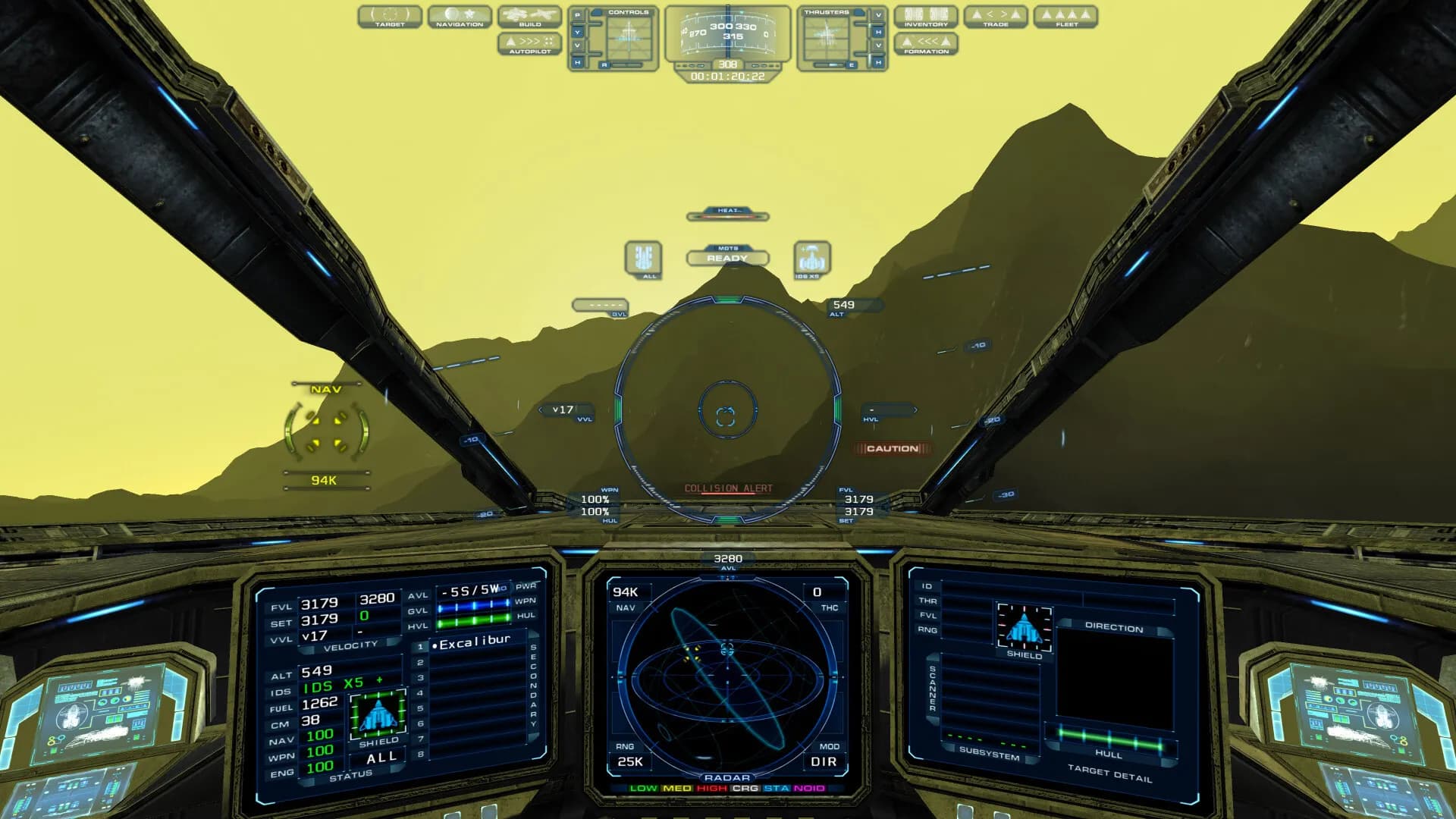
Task: Click the compass heading display
Action: click(x=727, y=35)
